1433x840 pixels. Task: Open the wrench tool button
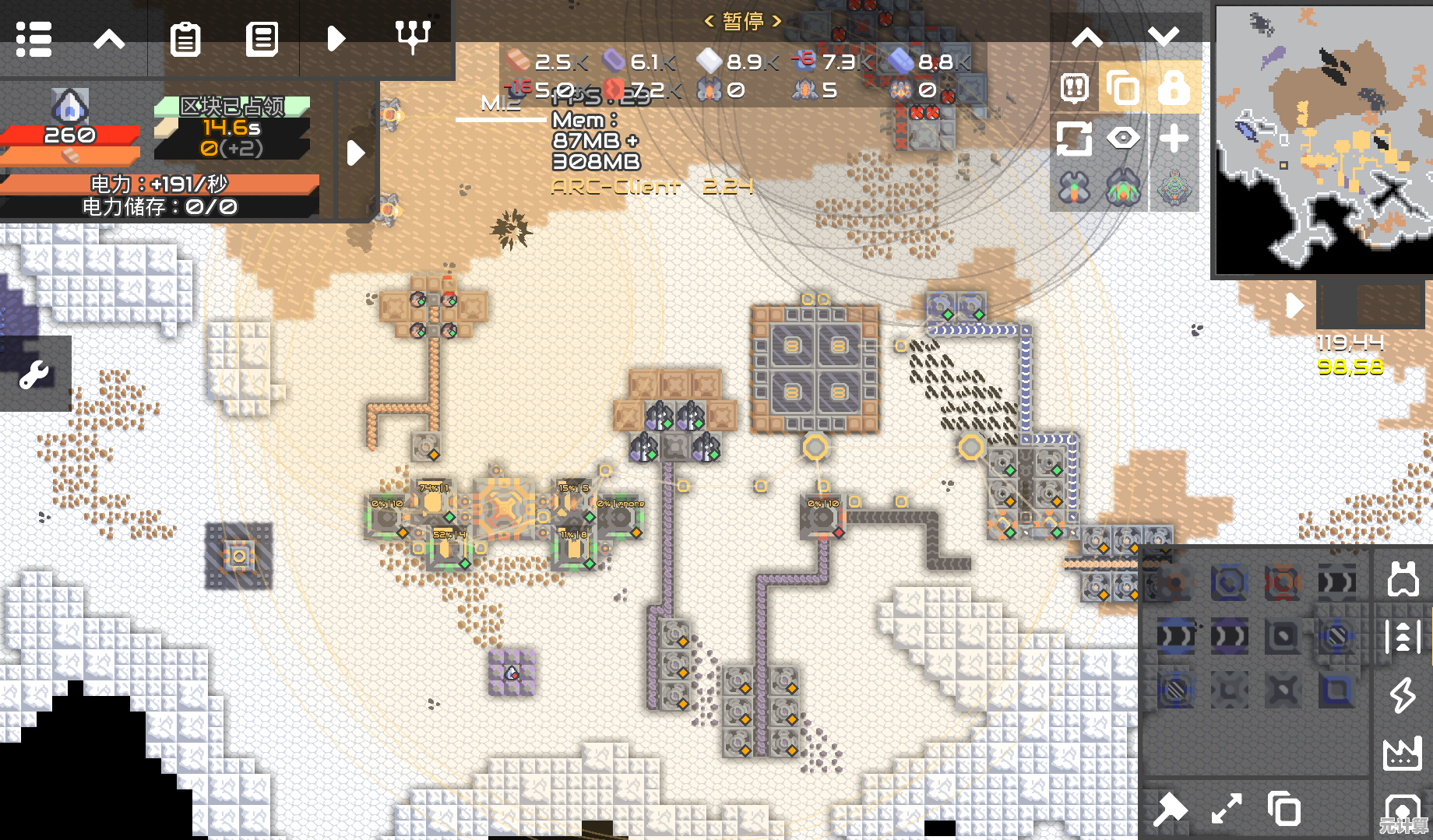[x=34, y=374]
